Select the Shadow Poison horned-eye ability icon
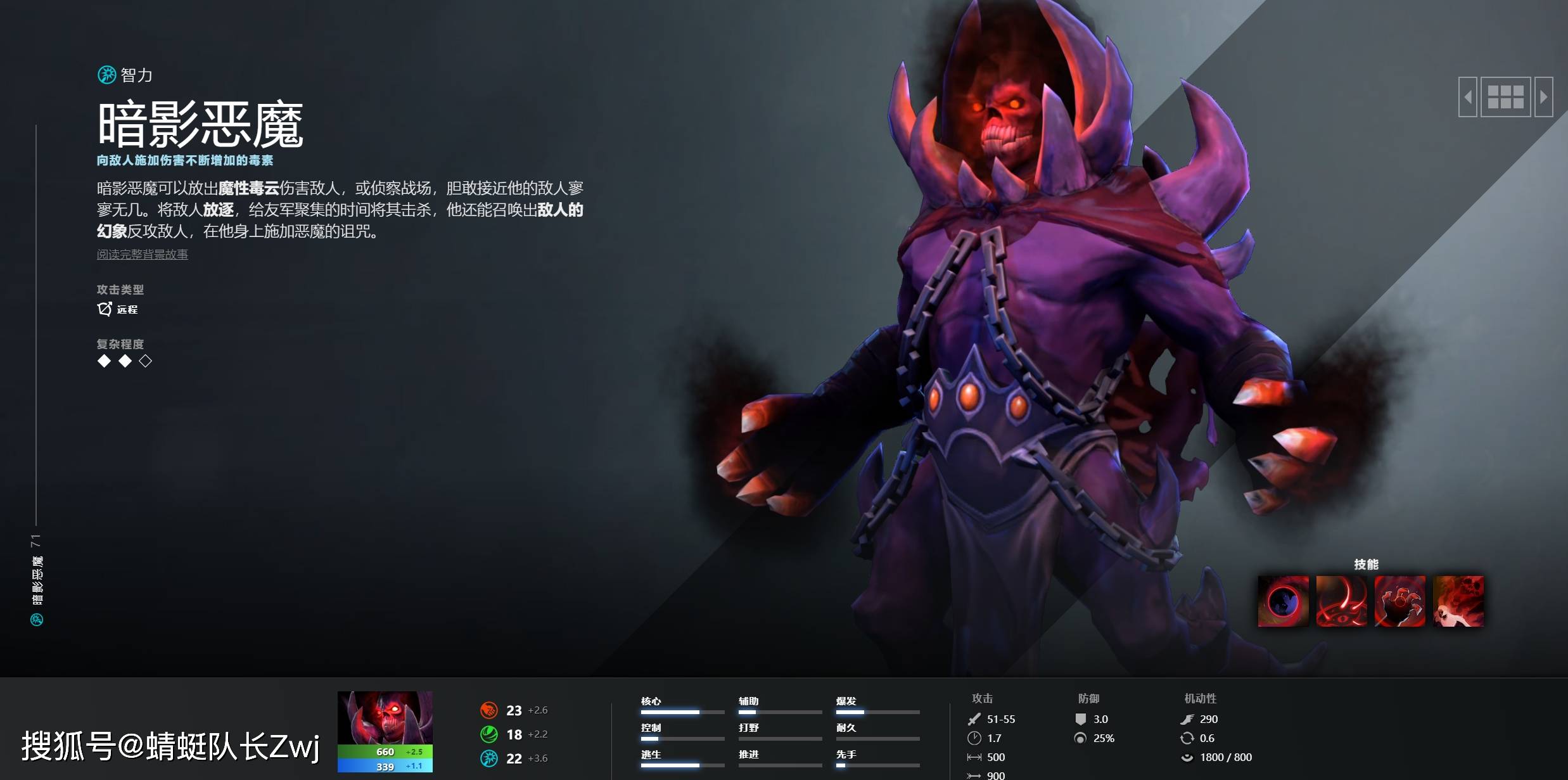Image resolution: width=1568 pixels, height=780 pixels. click(1342, 601)
